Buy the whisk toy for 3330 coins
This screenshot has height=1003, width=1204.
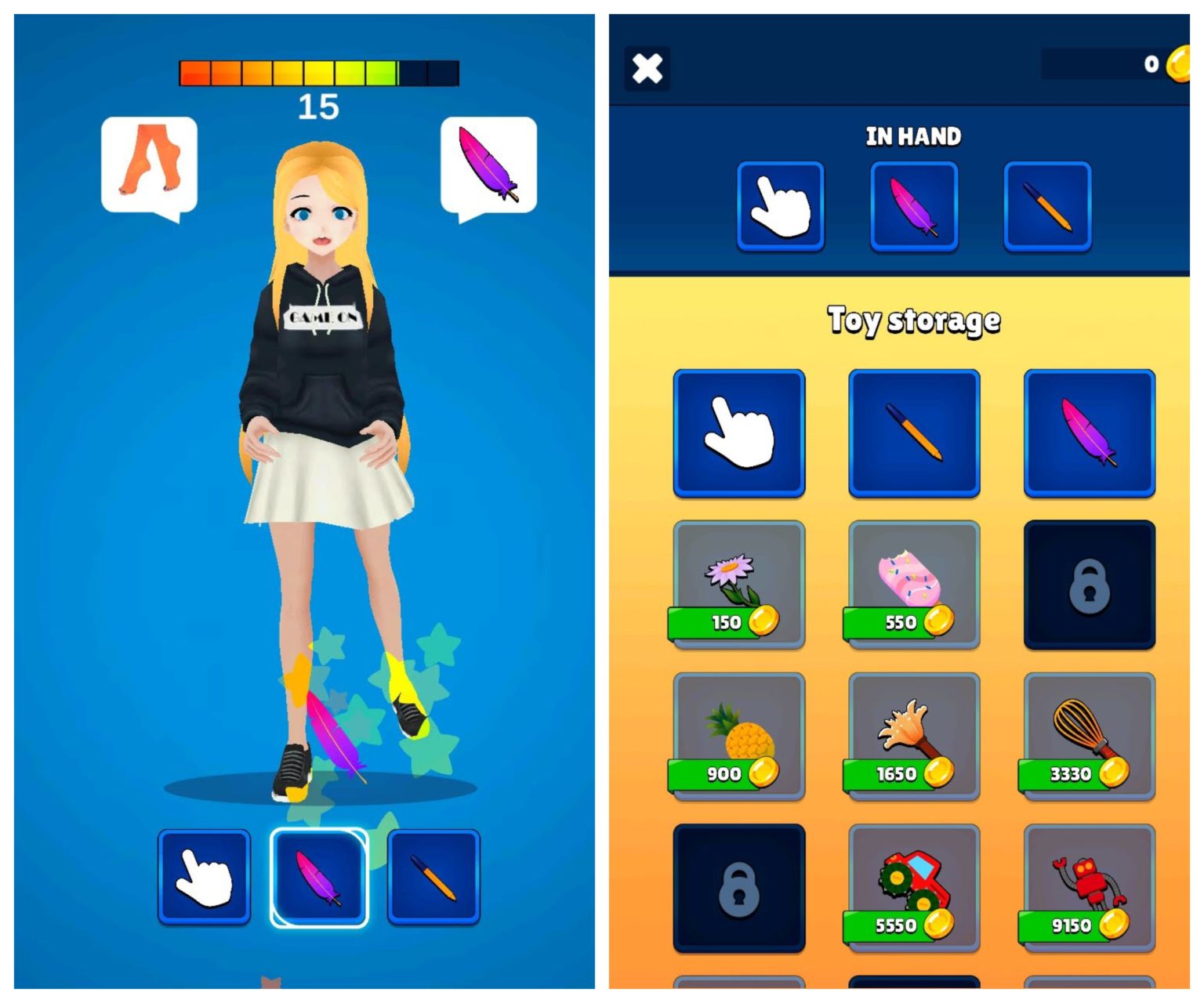coord(1089,736)
